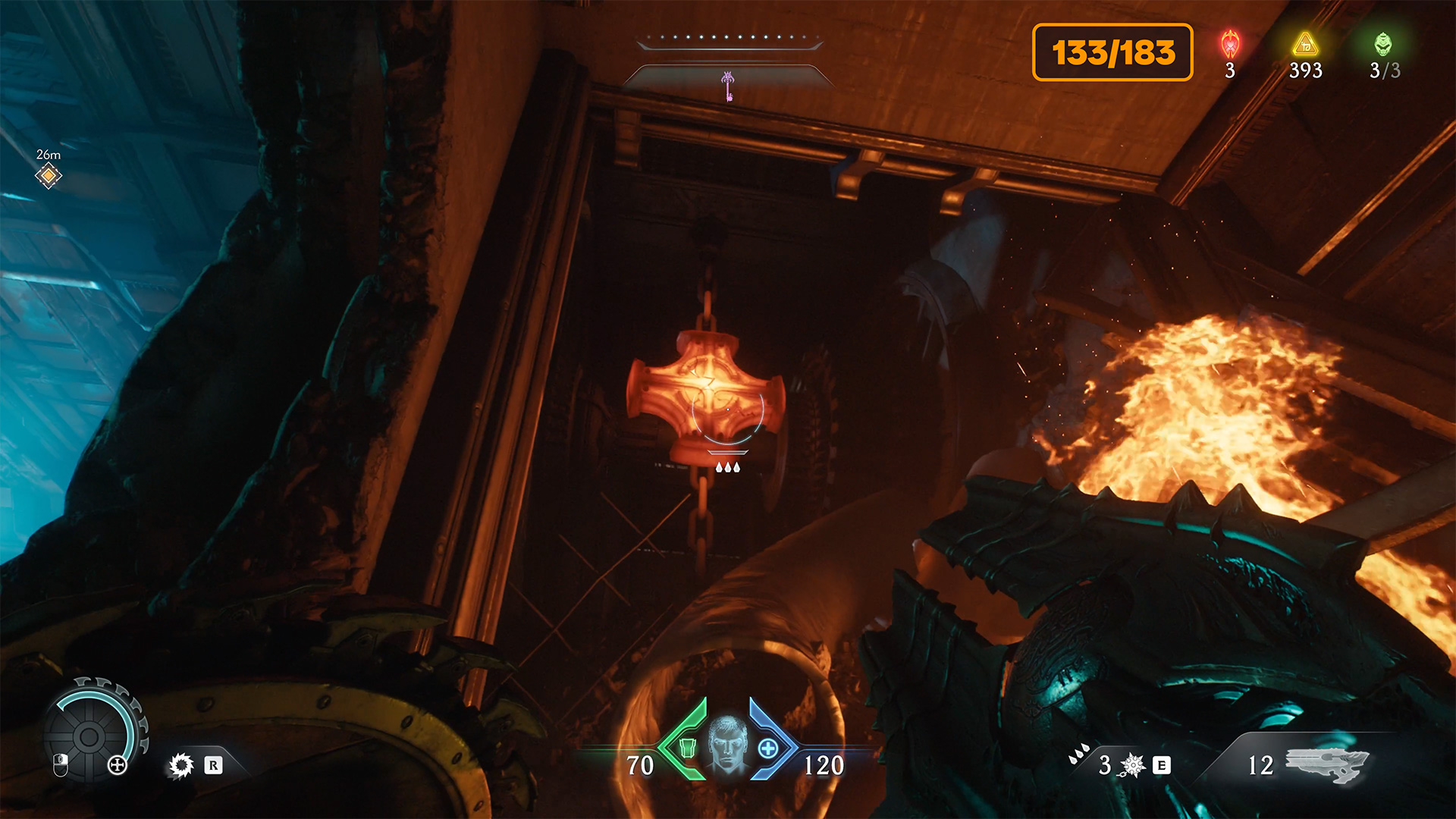1456x819 pixels.
Task: Select the green armor shield icon
Action: pyautogui.click(x=688, y=748)
